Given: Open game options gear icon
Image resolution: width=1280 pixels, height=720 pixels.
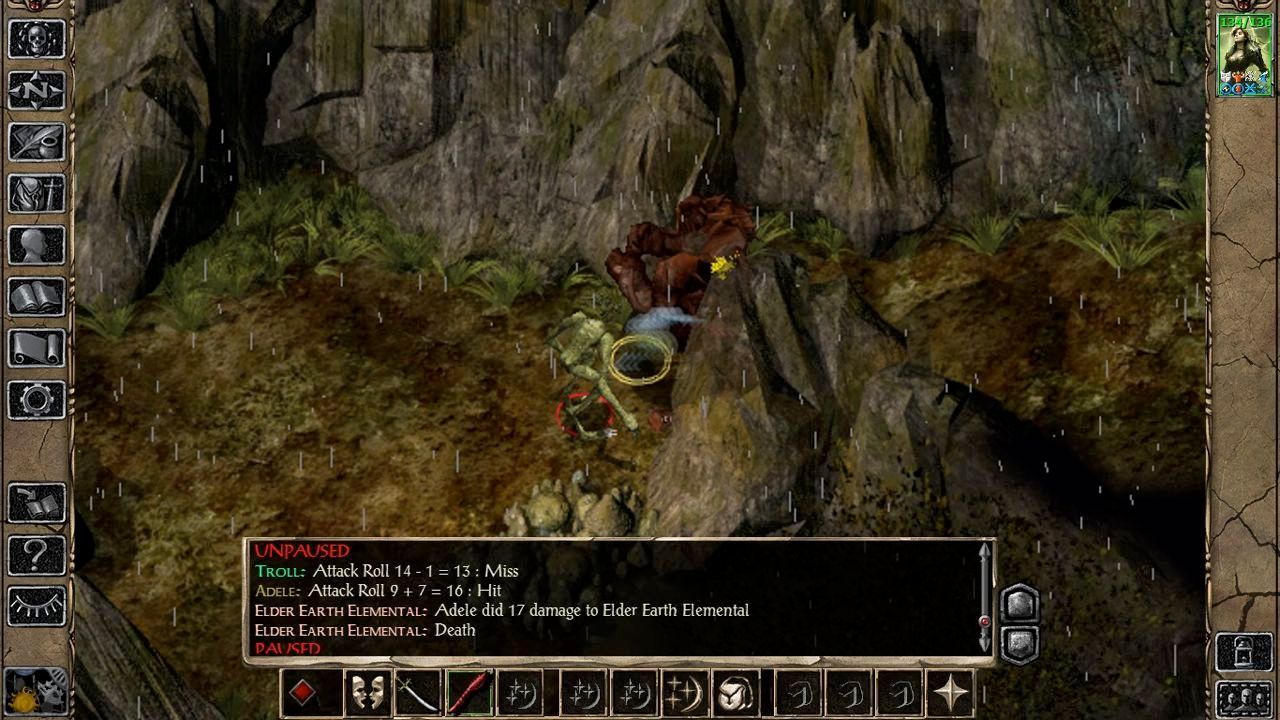Looking at the screenshot, I should pyautogui.click(x=37, y=401).
